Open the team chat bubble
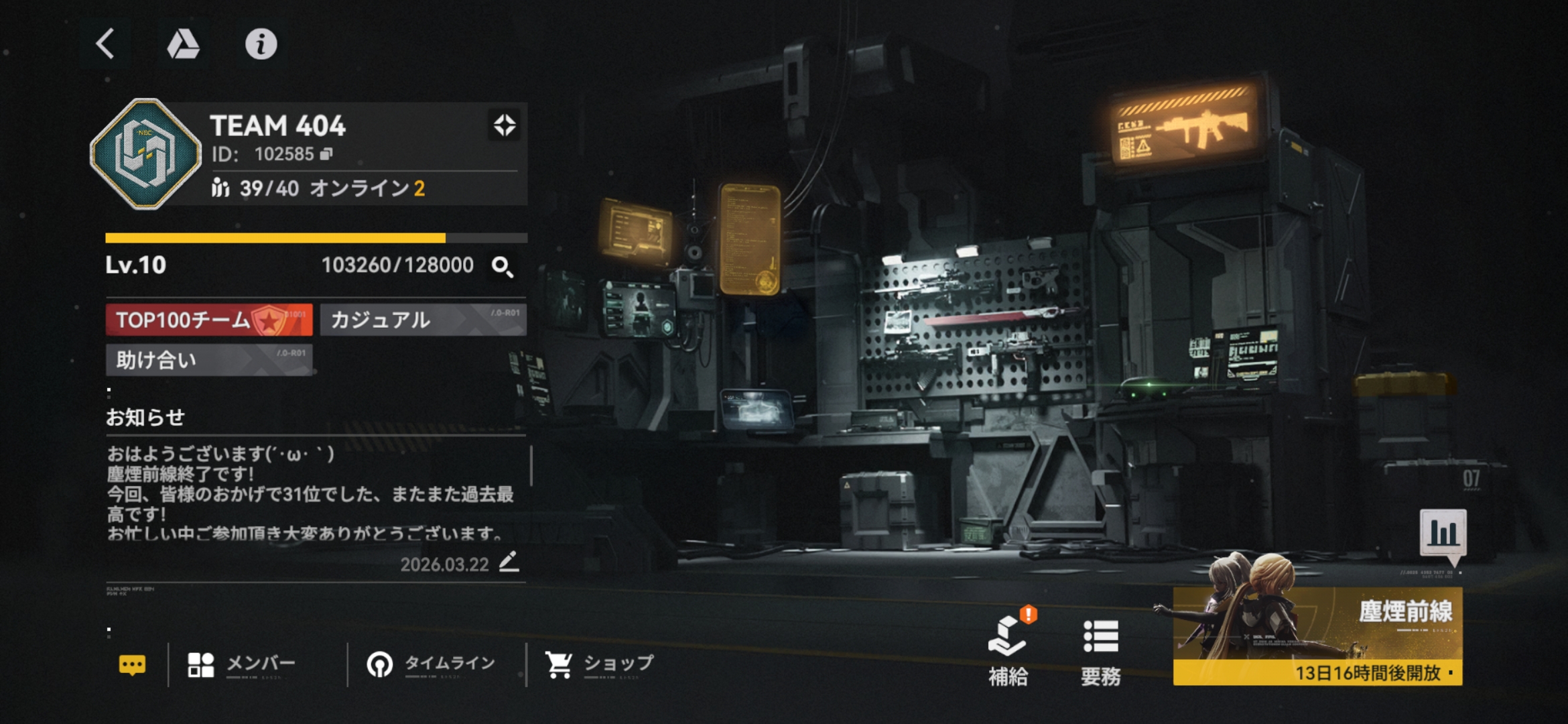 pos(132,664)
